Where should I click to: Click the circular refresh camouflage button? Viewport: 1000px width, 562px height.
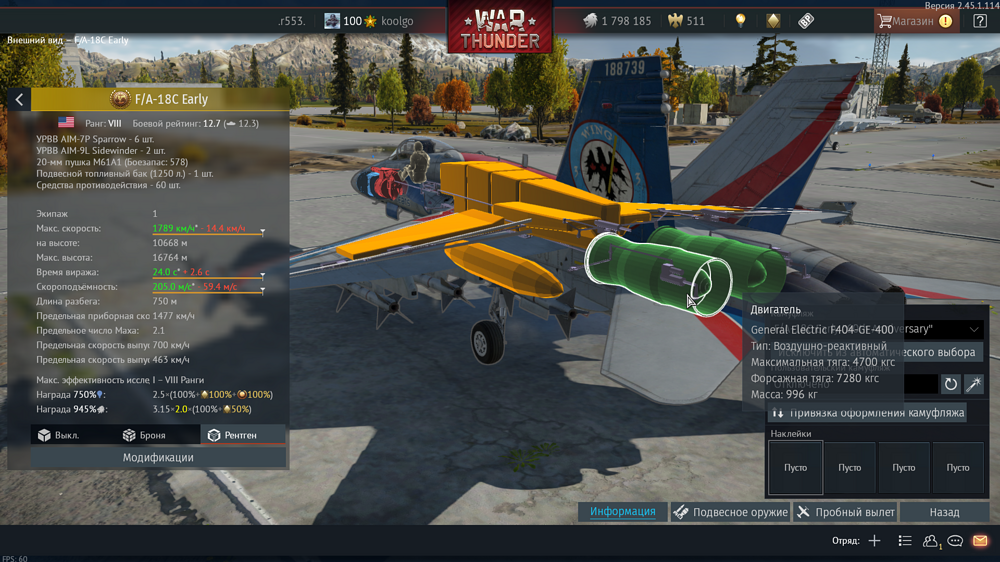[x=950, y=384]
